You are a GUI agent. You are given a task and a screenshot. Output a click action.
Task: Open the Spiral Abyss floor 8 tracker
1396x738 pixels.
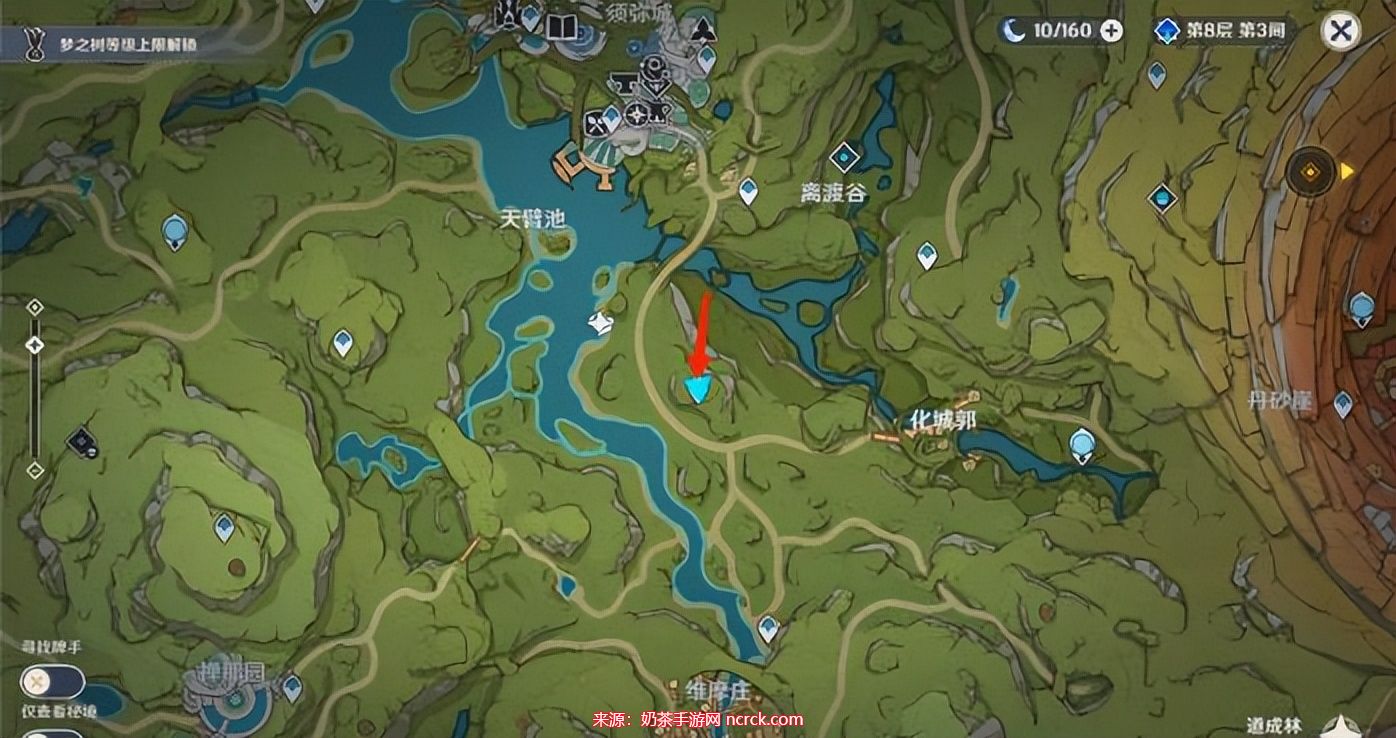point(1222,31)
